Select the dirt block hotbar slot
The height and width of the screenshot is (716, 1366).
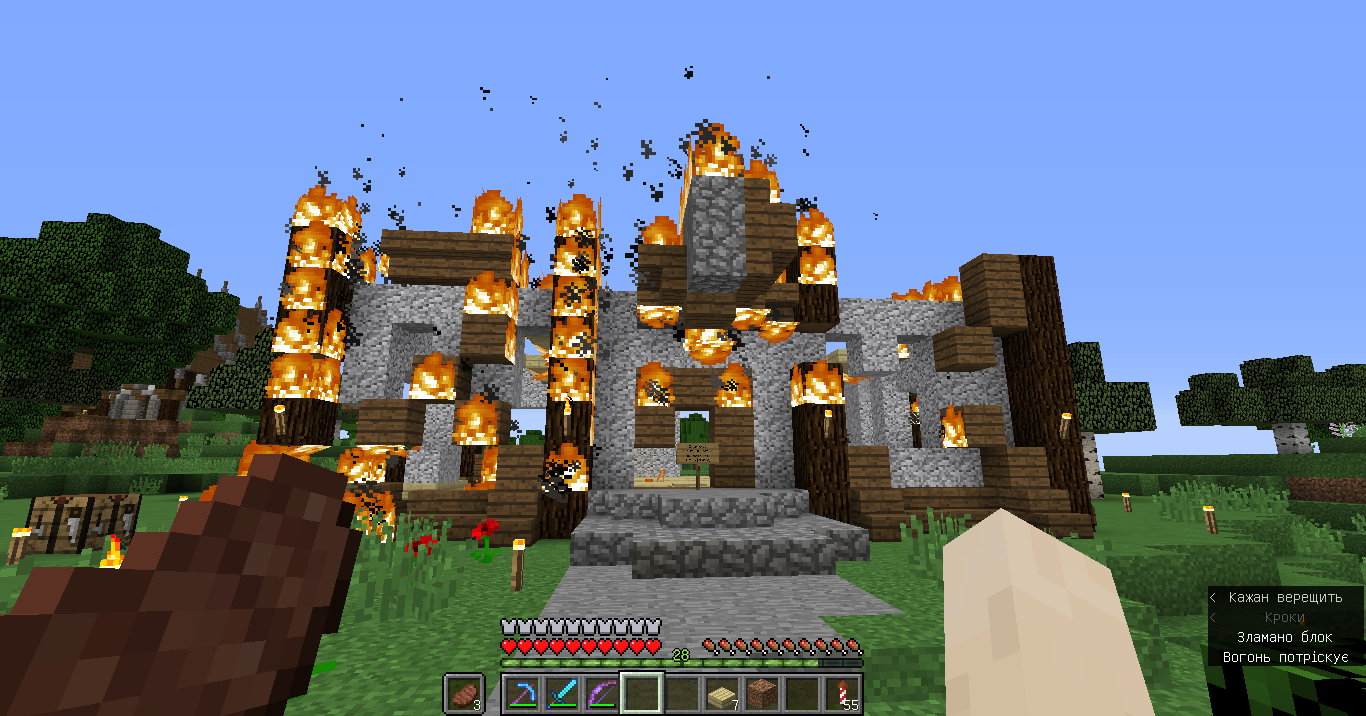pos(762,693)
